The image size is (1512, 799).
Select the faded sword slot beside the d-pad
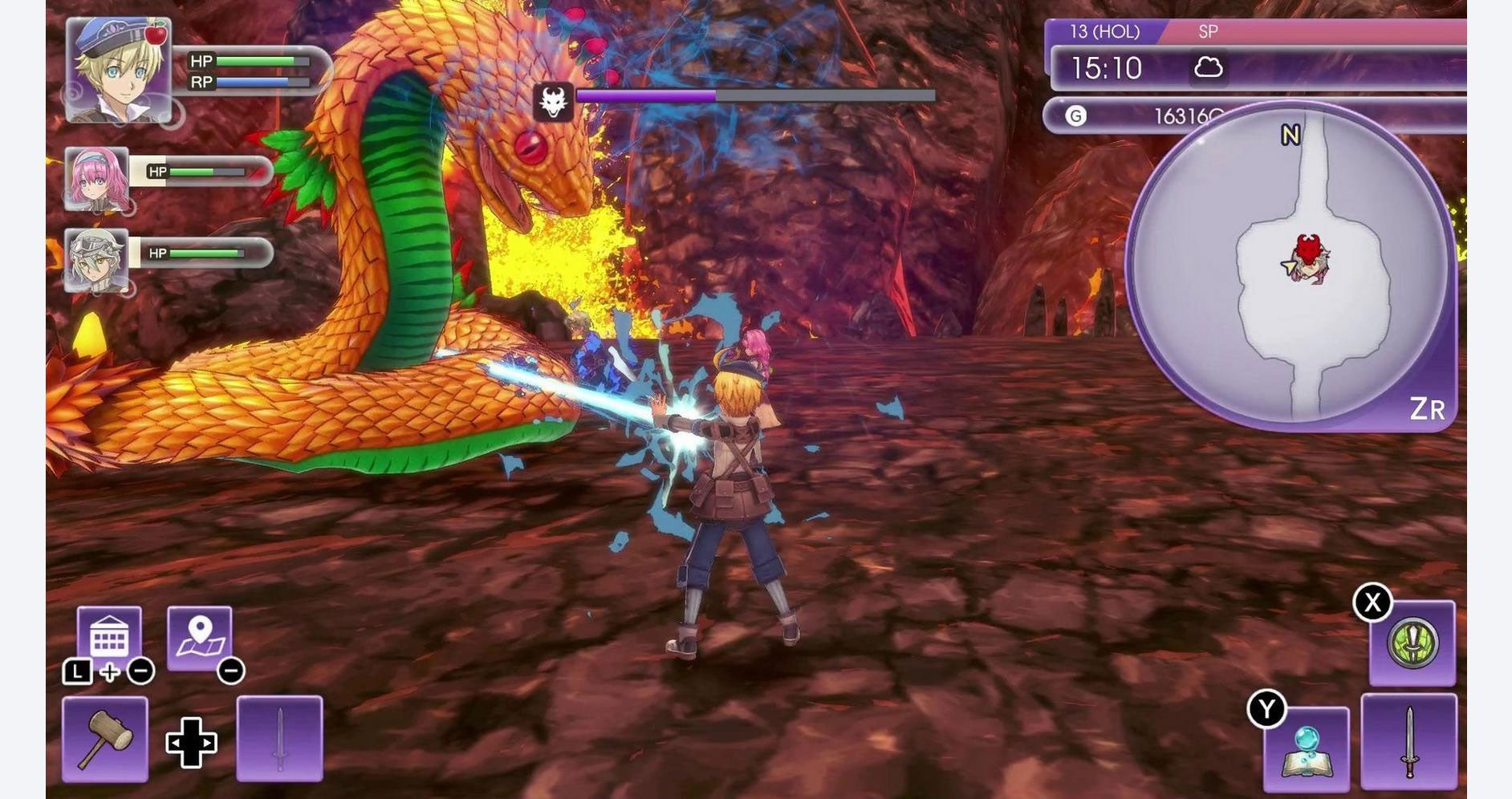[x=279, y=739]
